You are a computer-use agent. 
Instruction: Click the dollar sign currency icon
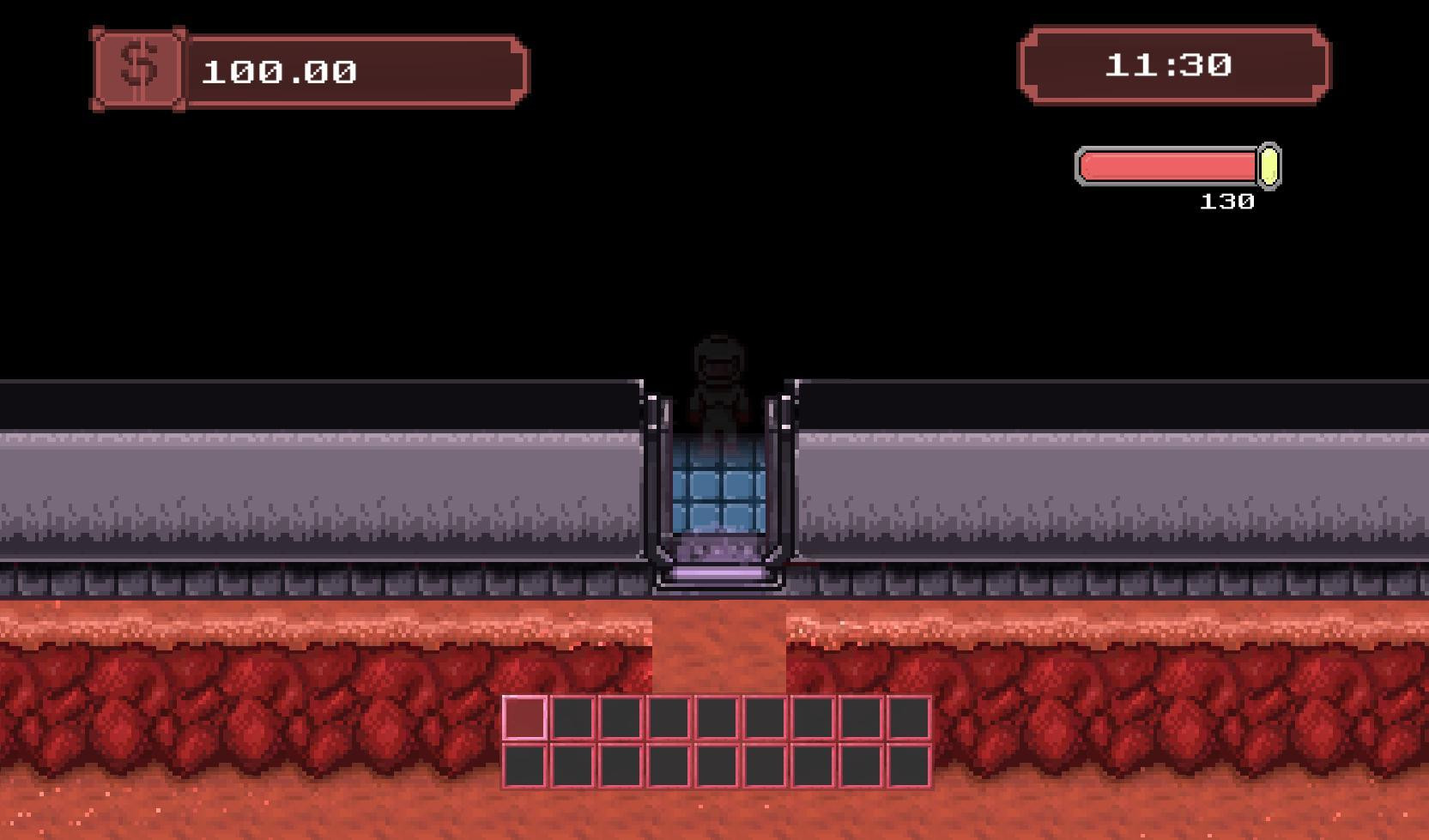point(137,69)
